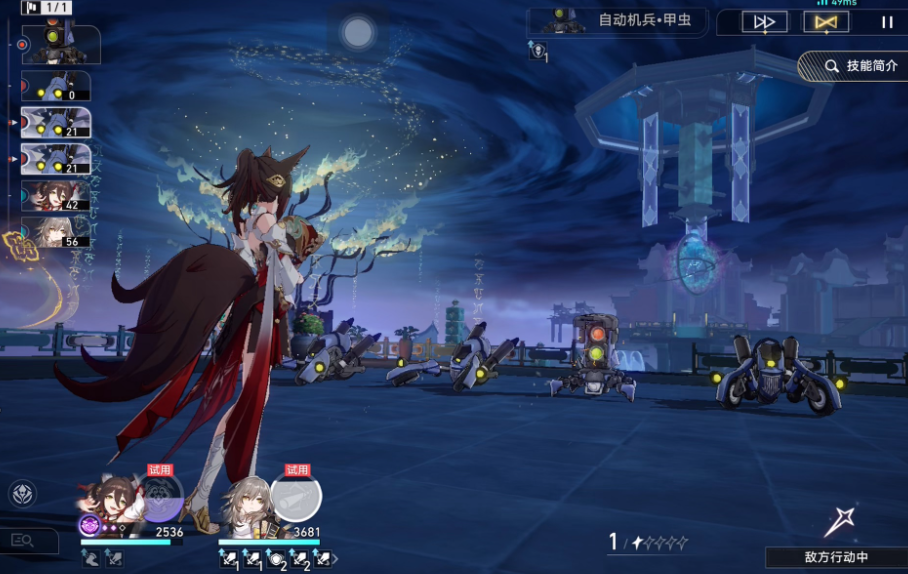The image size is (908, 574).
Task: Pause the battle
Action: 886,22
